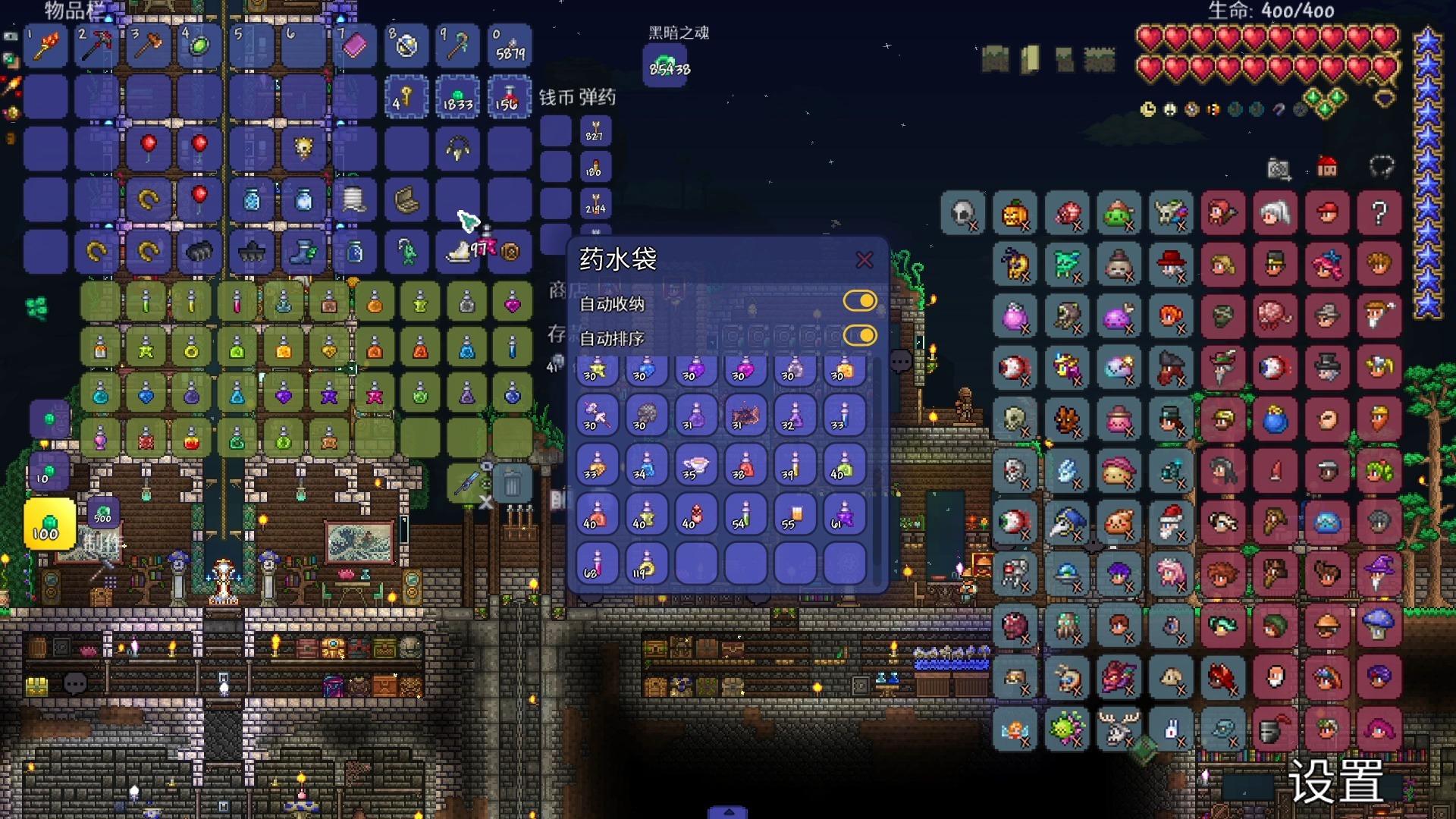Select the potion stack of 68 in the bag
Image resolution: width=1456 pixels, height=819 pixels.
pyautogui.click(x=596, y=564)
